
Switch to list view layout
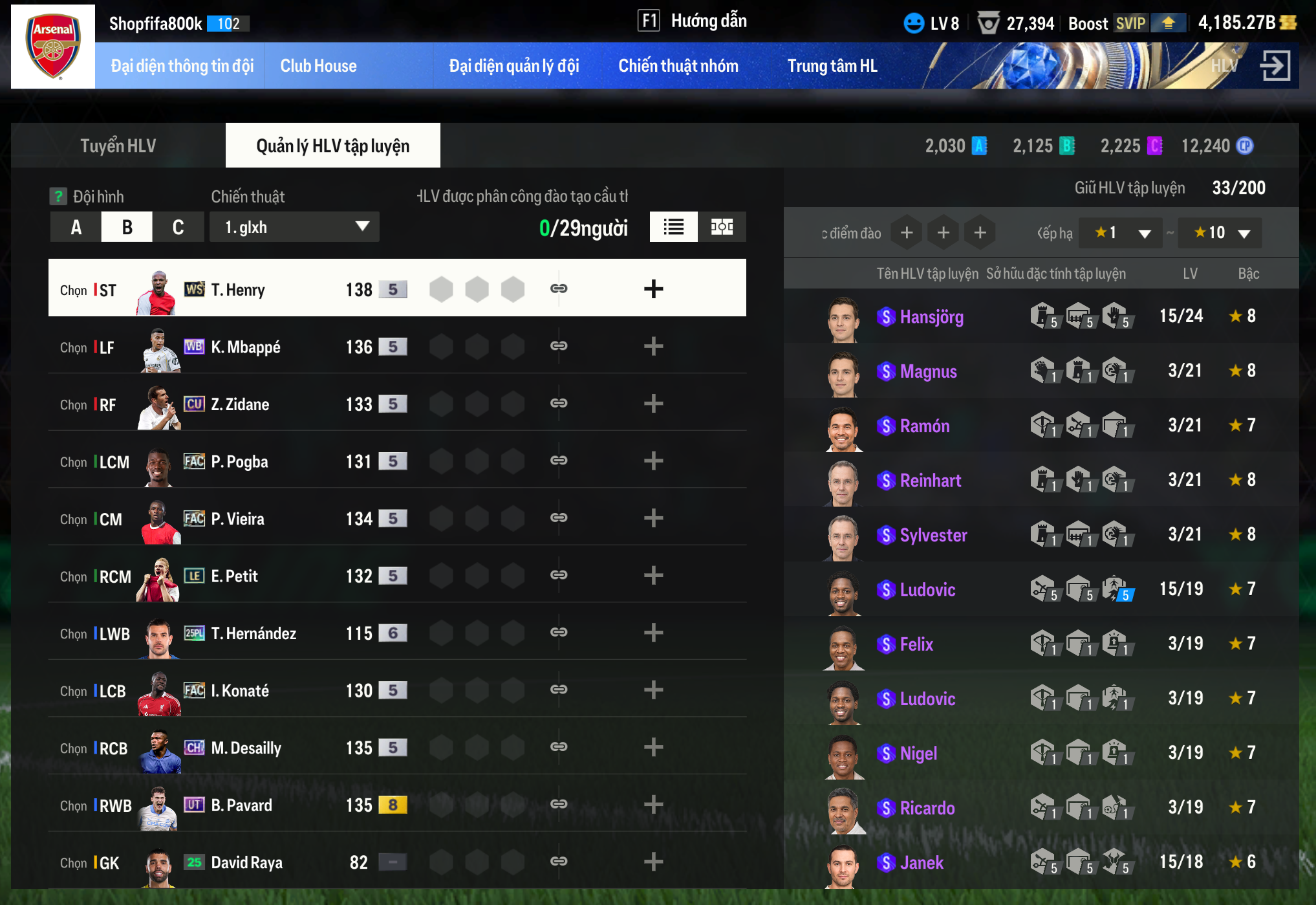pos(673,227)
